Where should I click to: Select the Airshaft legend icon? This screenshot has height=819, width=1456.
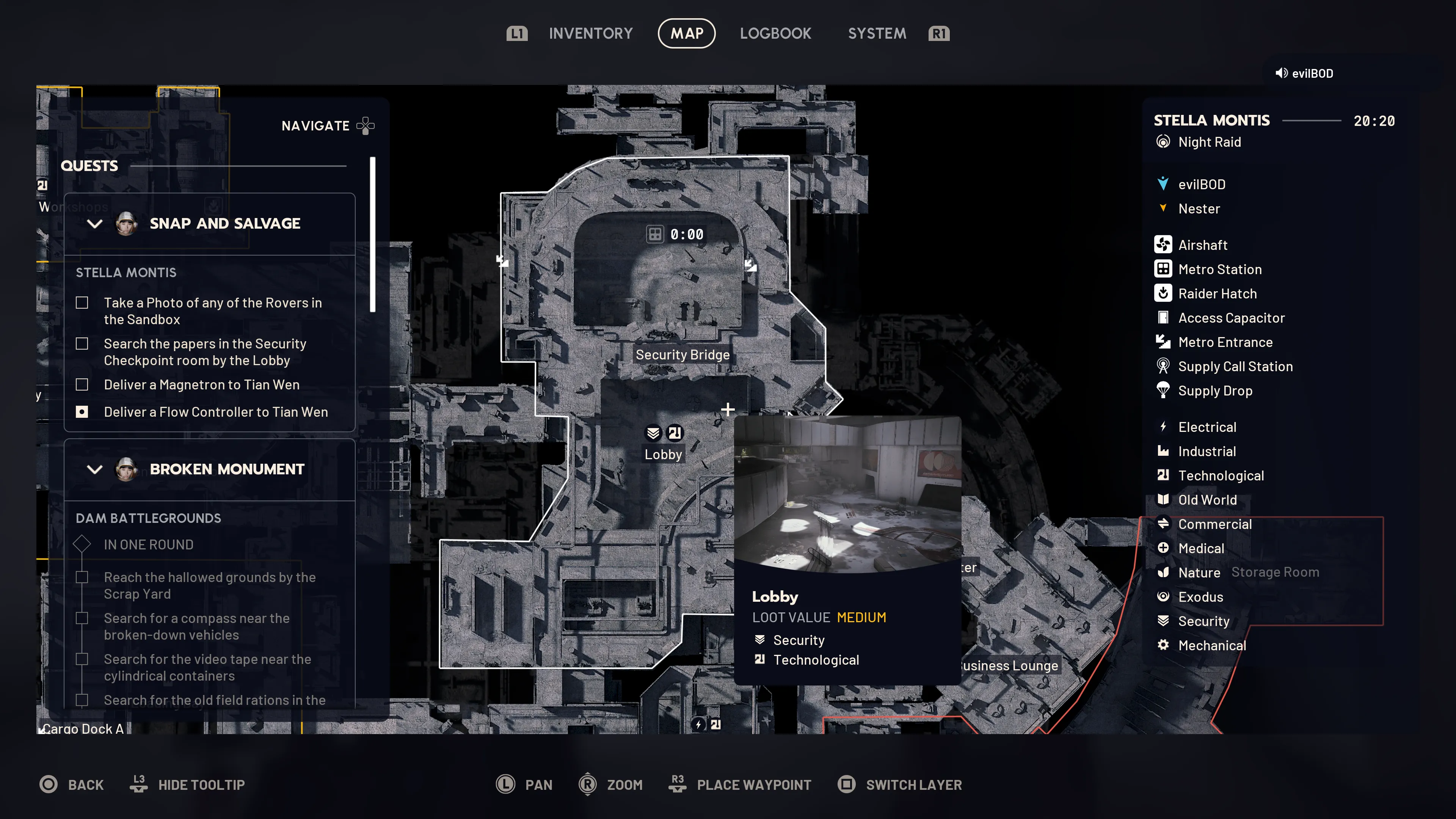pos(1164,245)
